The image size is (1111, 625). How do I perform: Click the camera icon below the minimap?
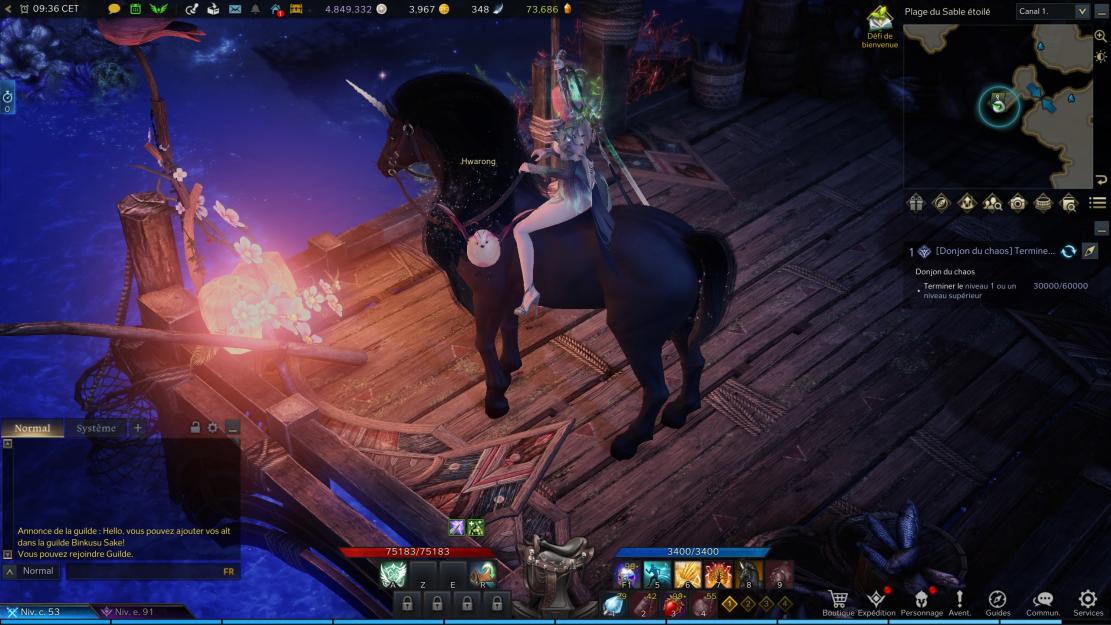point(1017,203)
